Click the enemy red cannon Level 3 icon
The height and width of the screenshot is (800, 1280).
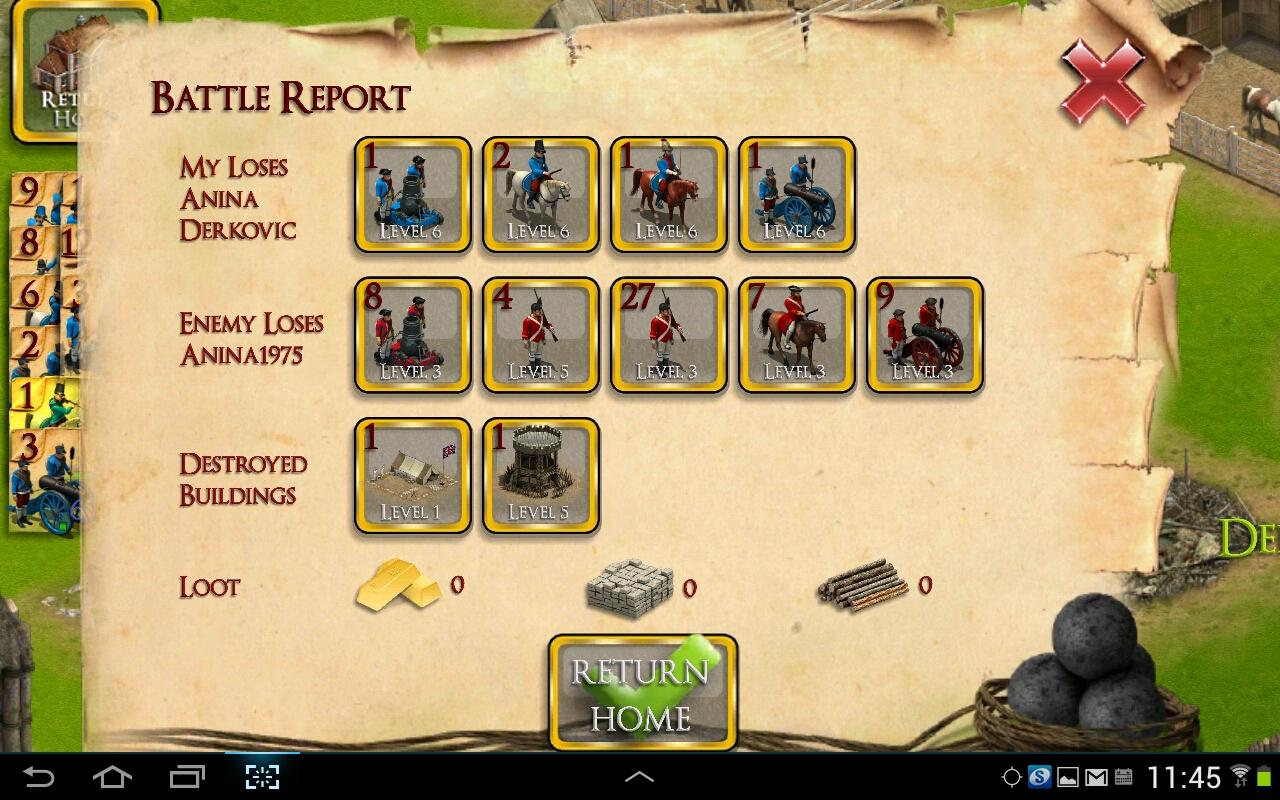(924, 335)
